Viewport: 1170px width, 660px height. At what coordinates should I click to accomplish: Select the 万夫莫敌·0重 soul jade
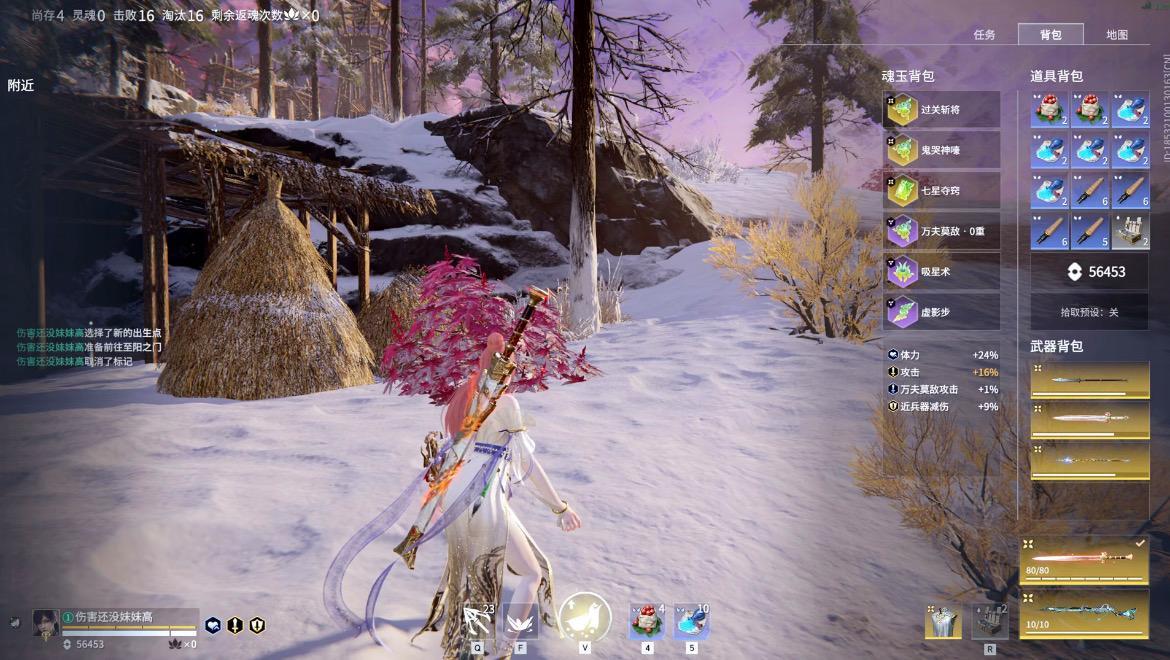pos(941,231)
